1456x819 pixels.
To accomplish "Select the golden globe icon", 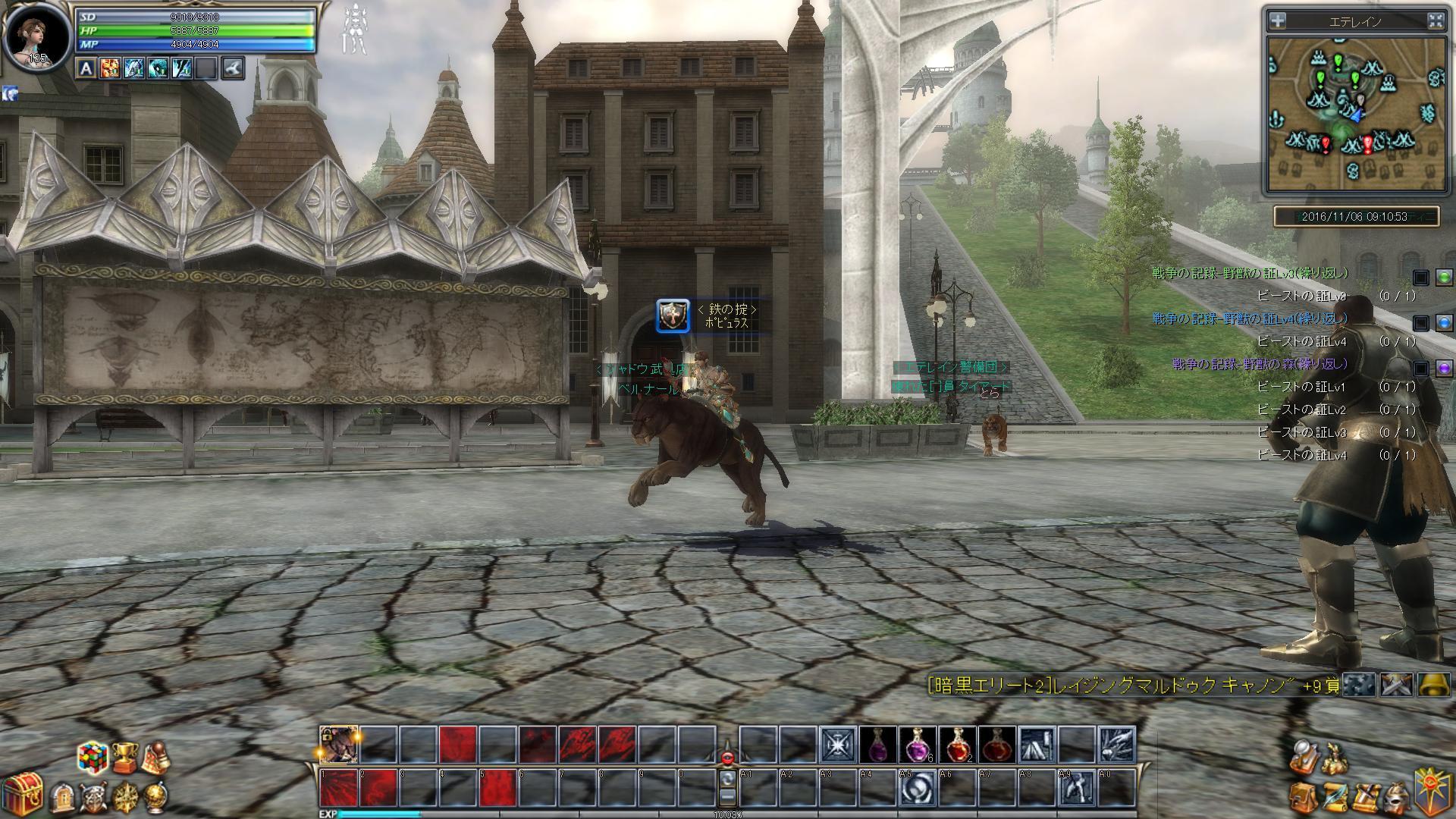I will [155, 797].
